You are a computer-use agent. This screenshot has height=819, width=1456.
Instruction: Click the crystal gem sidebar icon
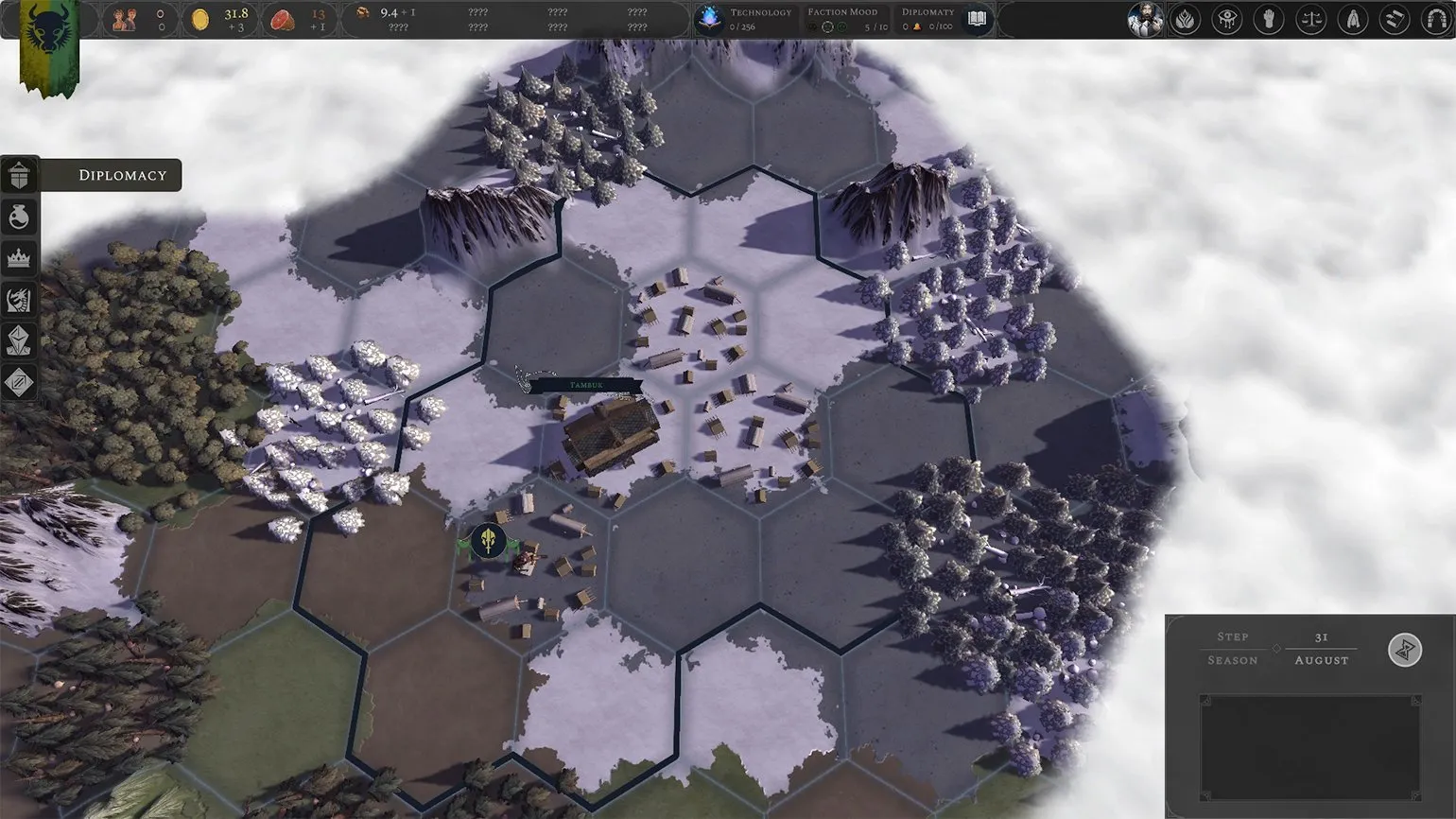tap(20, 341)
